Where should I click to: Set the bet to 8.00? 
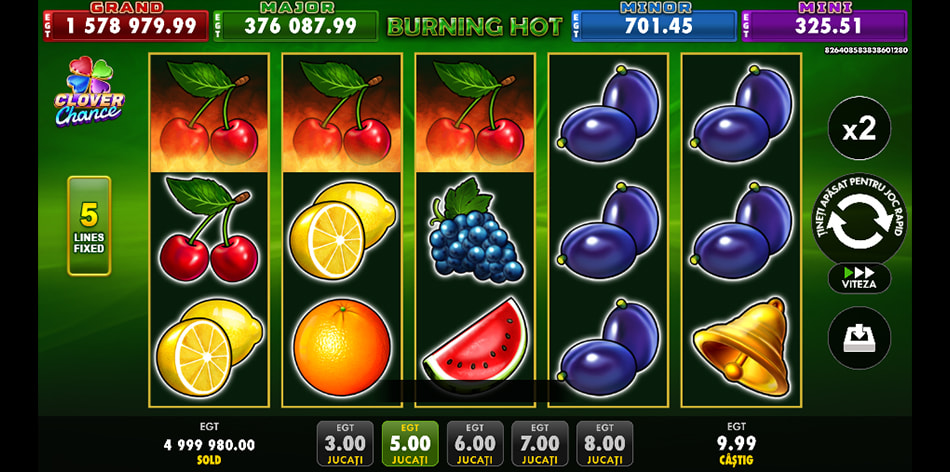605,443
